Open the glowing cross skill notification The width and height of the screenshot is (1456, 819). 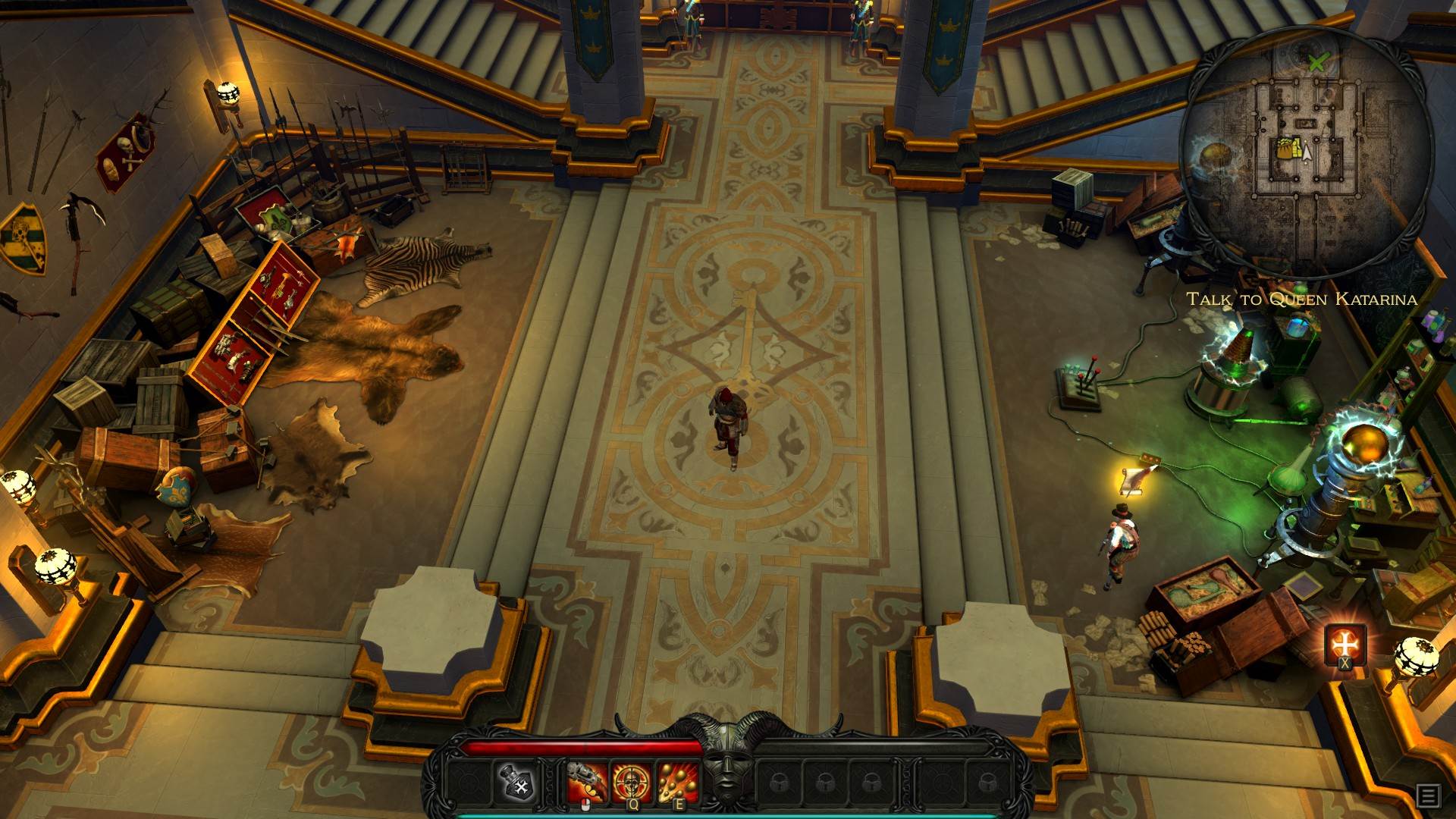(x=1345, y=645)
